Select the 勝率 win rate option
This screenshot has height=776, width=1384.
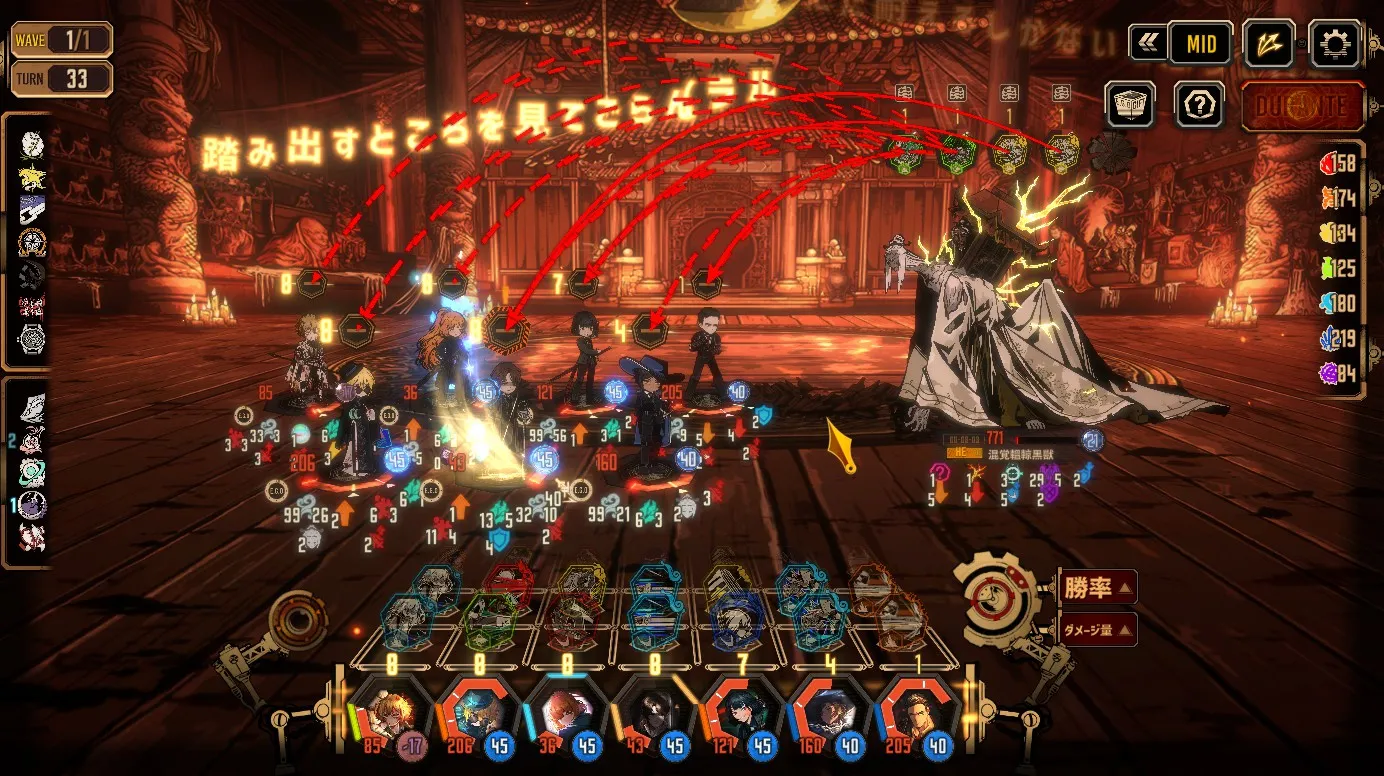(1097, 588)
